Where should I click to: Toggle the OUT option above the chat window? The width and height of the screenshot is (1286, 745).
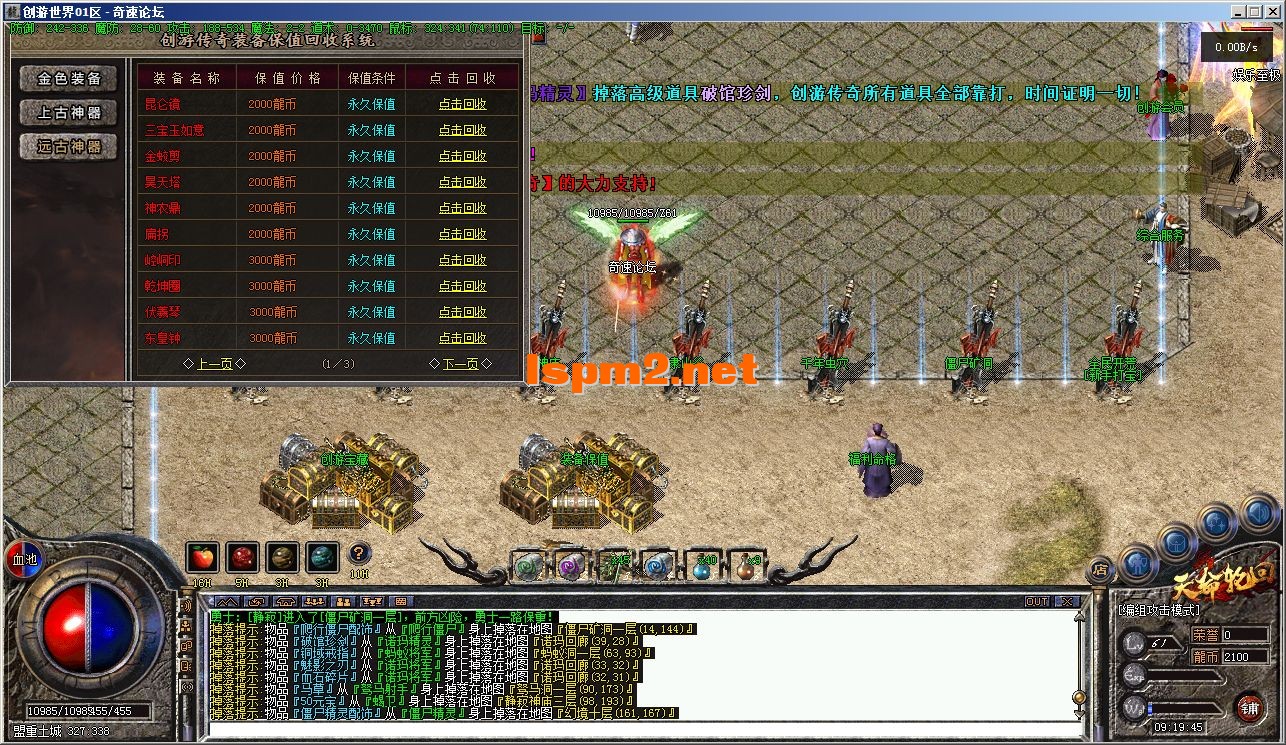1037,601
